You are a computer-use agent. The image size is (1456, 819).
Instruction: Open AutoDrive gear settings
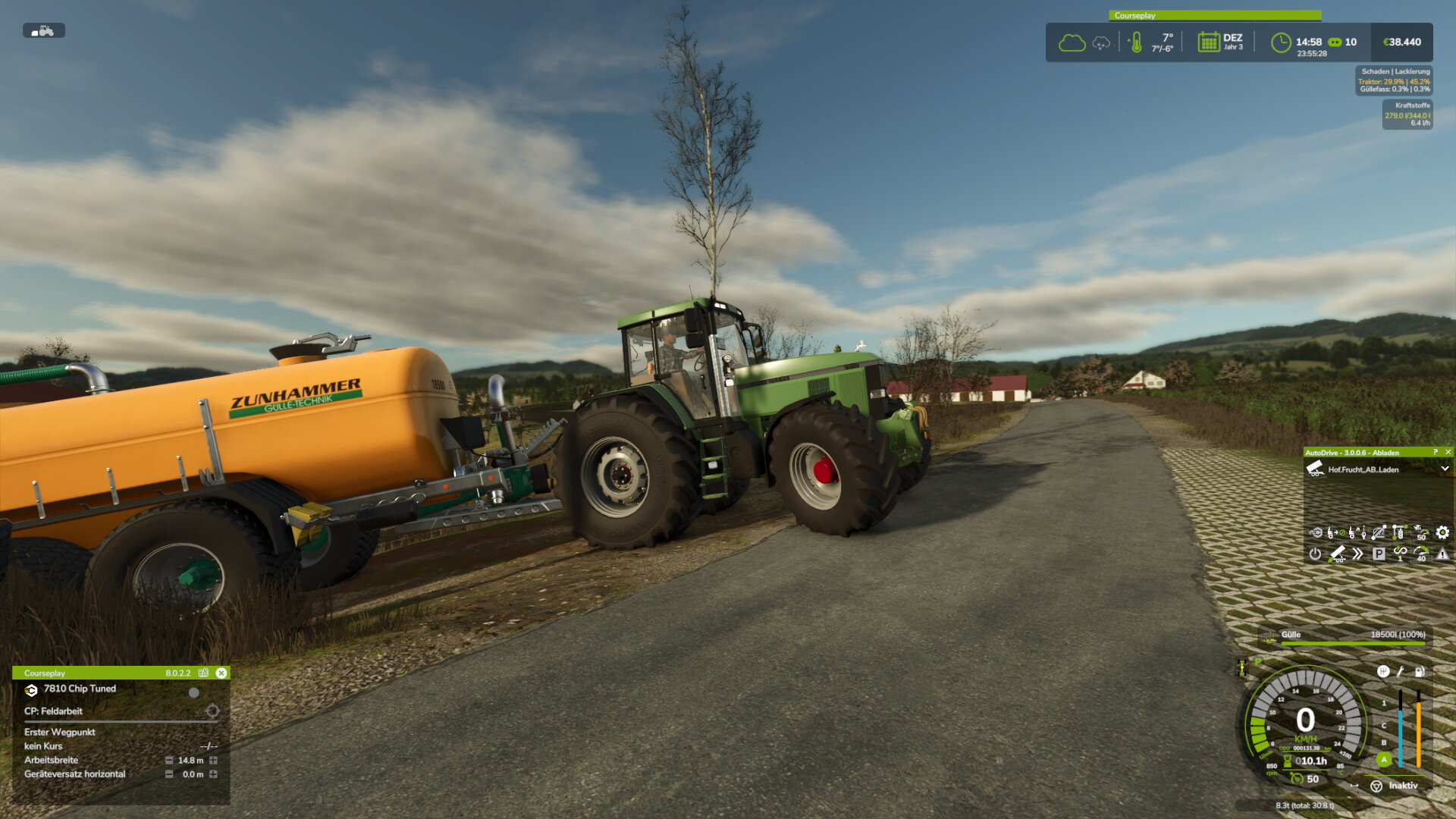click(1442, 532)
